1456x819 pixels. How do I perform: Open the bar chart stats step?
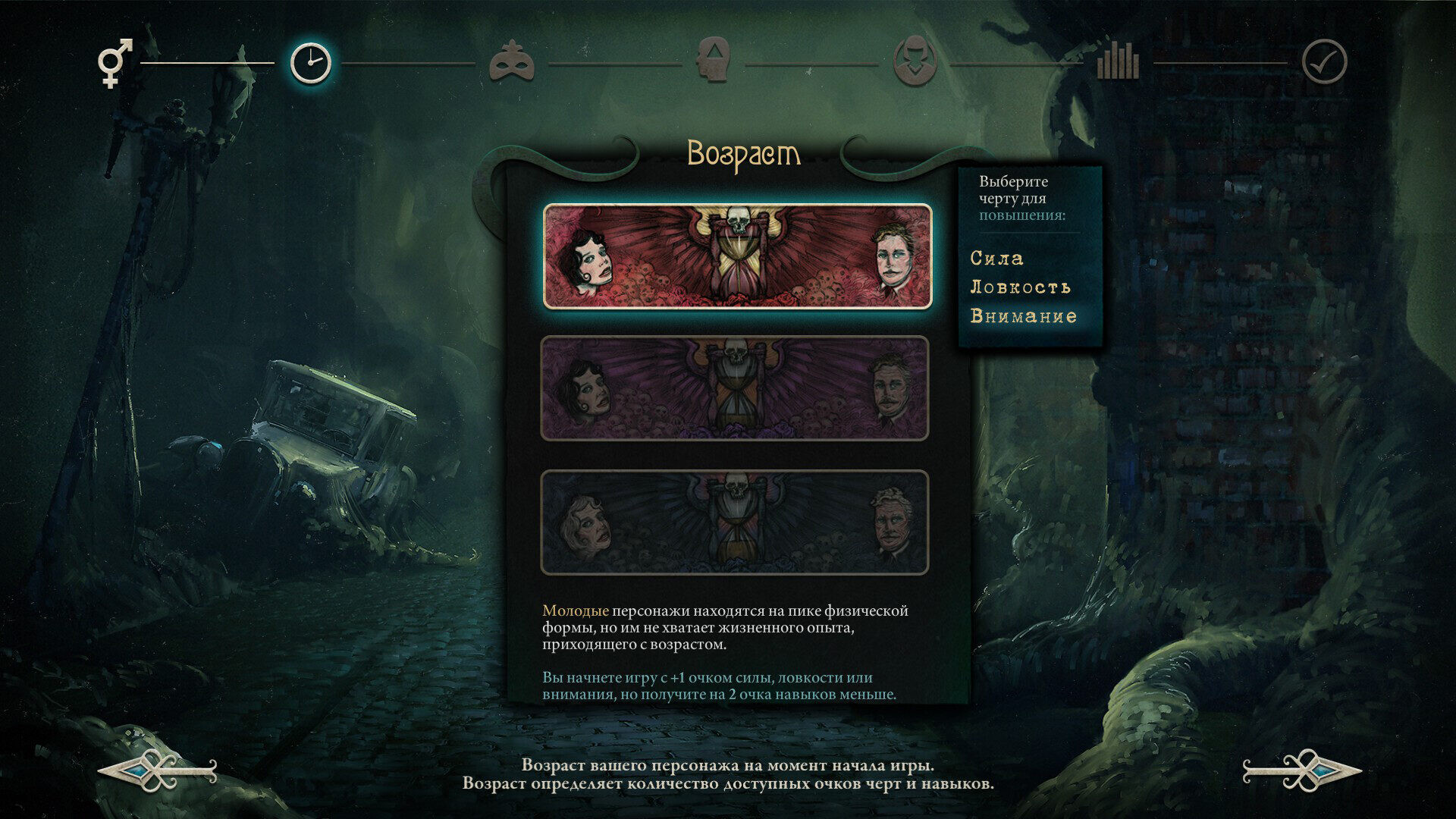[1117, 61]
